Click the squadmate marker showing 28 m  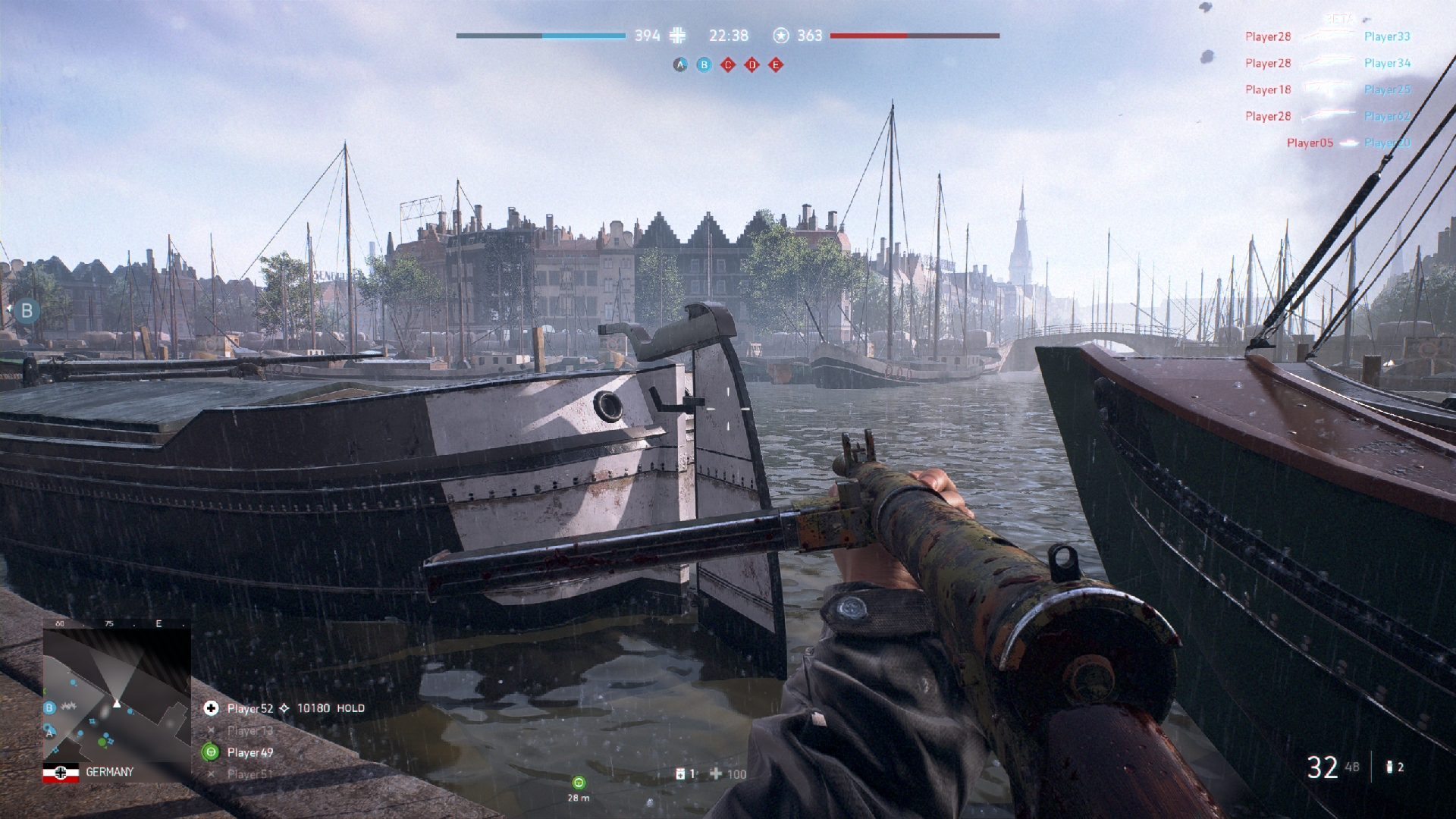coord(579,783)
